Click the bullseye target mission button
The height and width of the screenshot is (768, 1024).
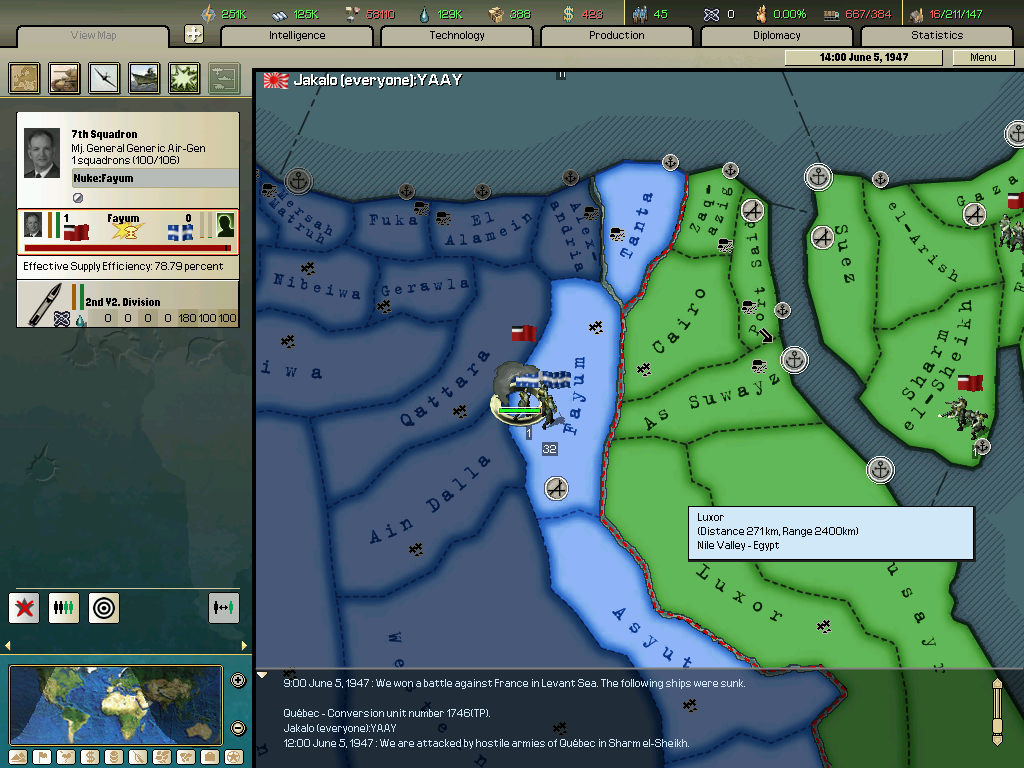click(x=104, y=607)
